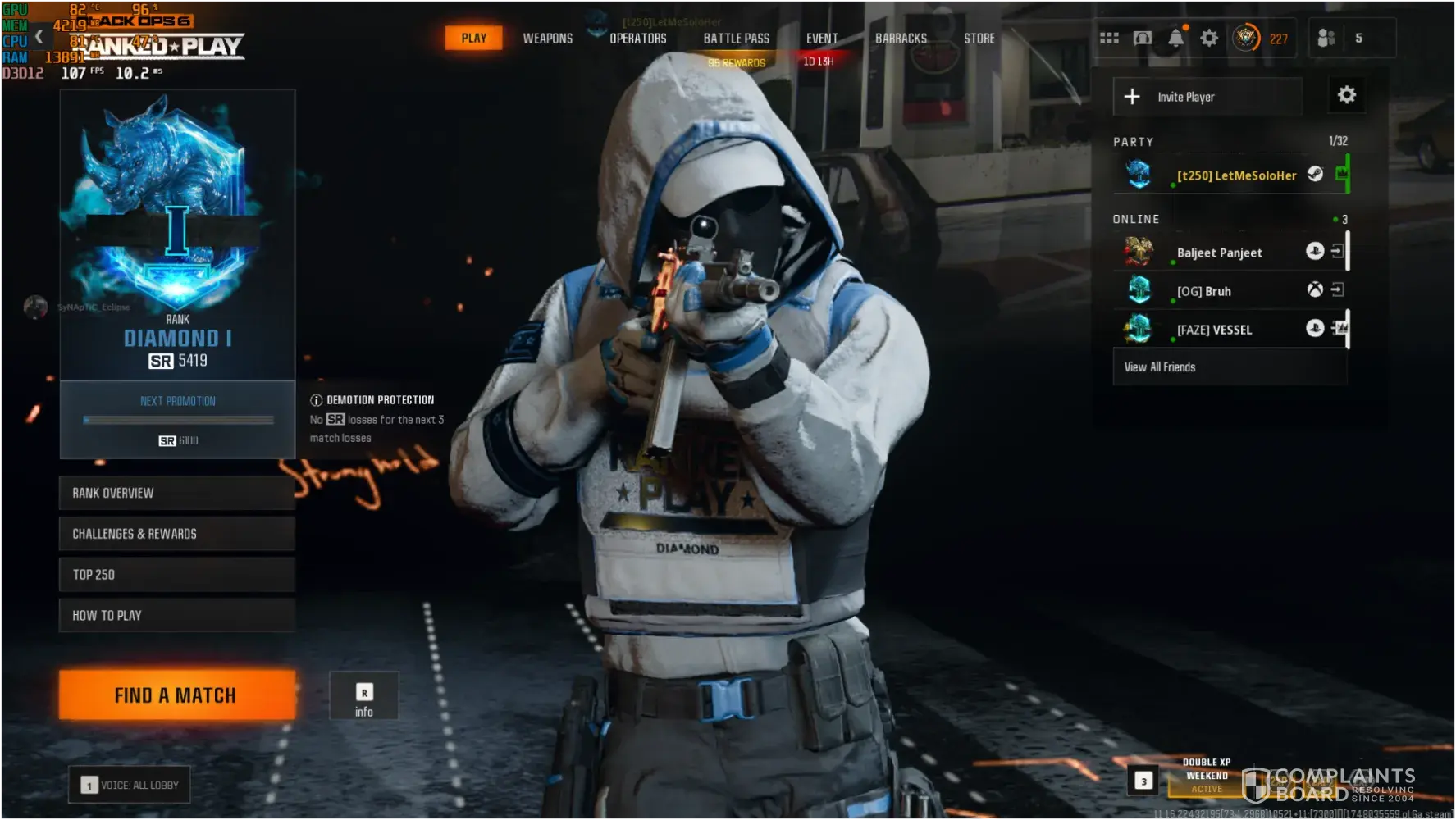Image resolution: width=1456 pixels, height=820 pixels.
Task: Open the notifications bell icon
Action: pos(1175,39)
